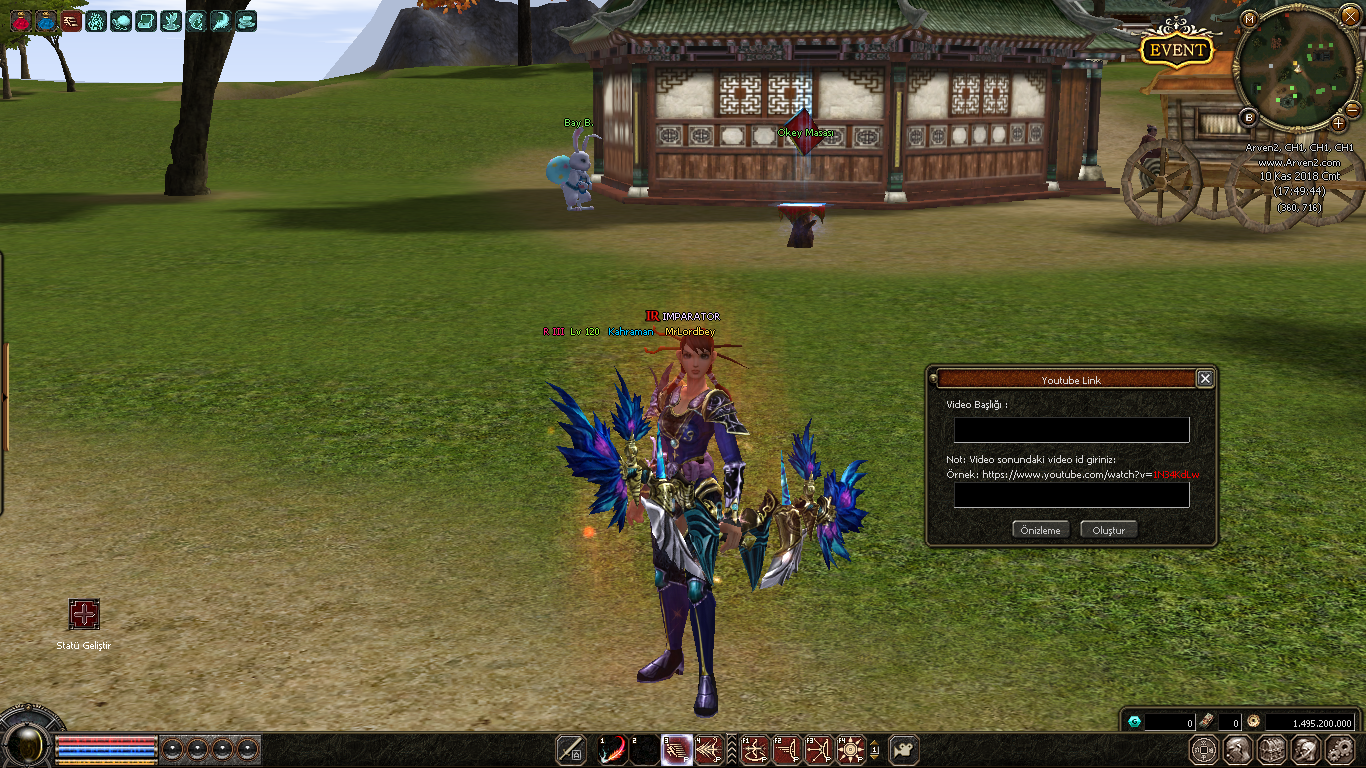Activate the sunburst skill in slot F4
1366x768 pixels.
click(x=851, y=749)
